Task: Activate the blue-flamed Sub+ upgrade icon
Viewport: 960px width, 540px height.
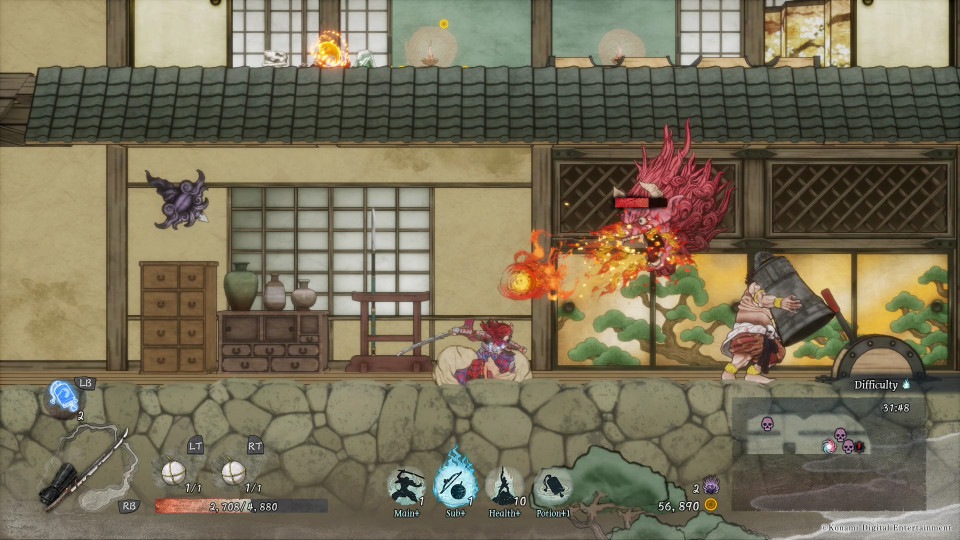Action: click(x=455, y=484)
